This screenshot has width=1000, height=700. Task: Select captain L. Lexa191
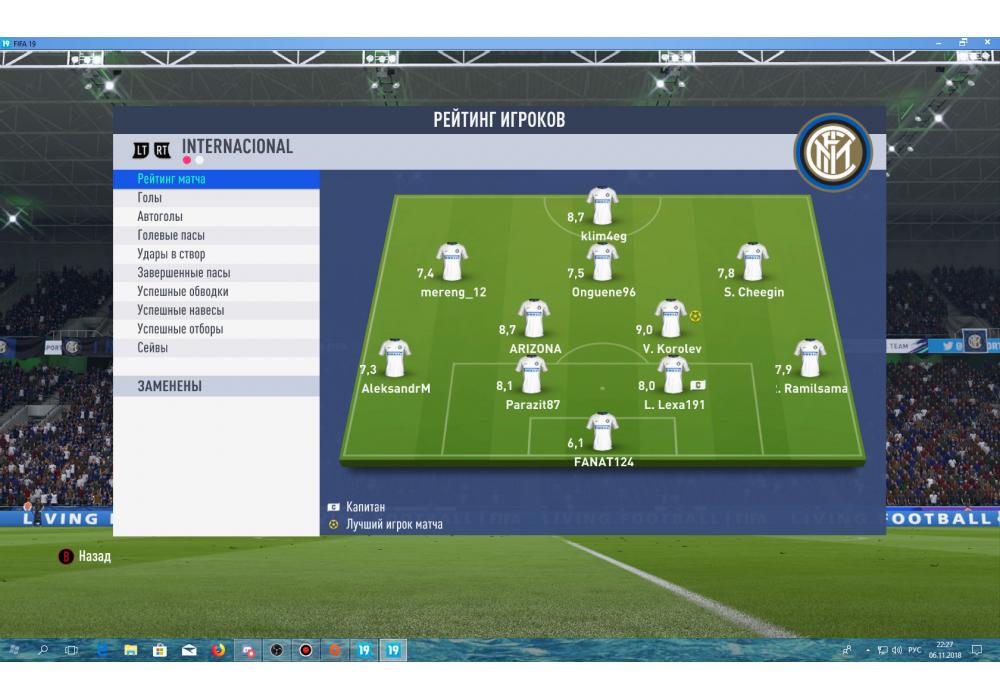(673, 376)
